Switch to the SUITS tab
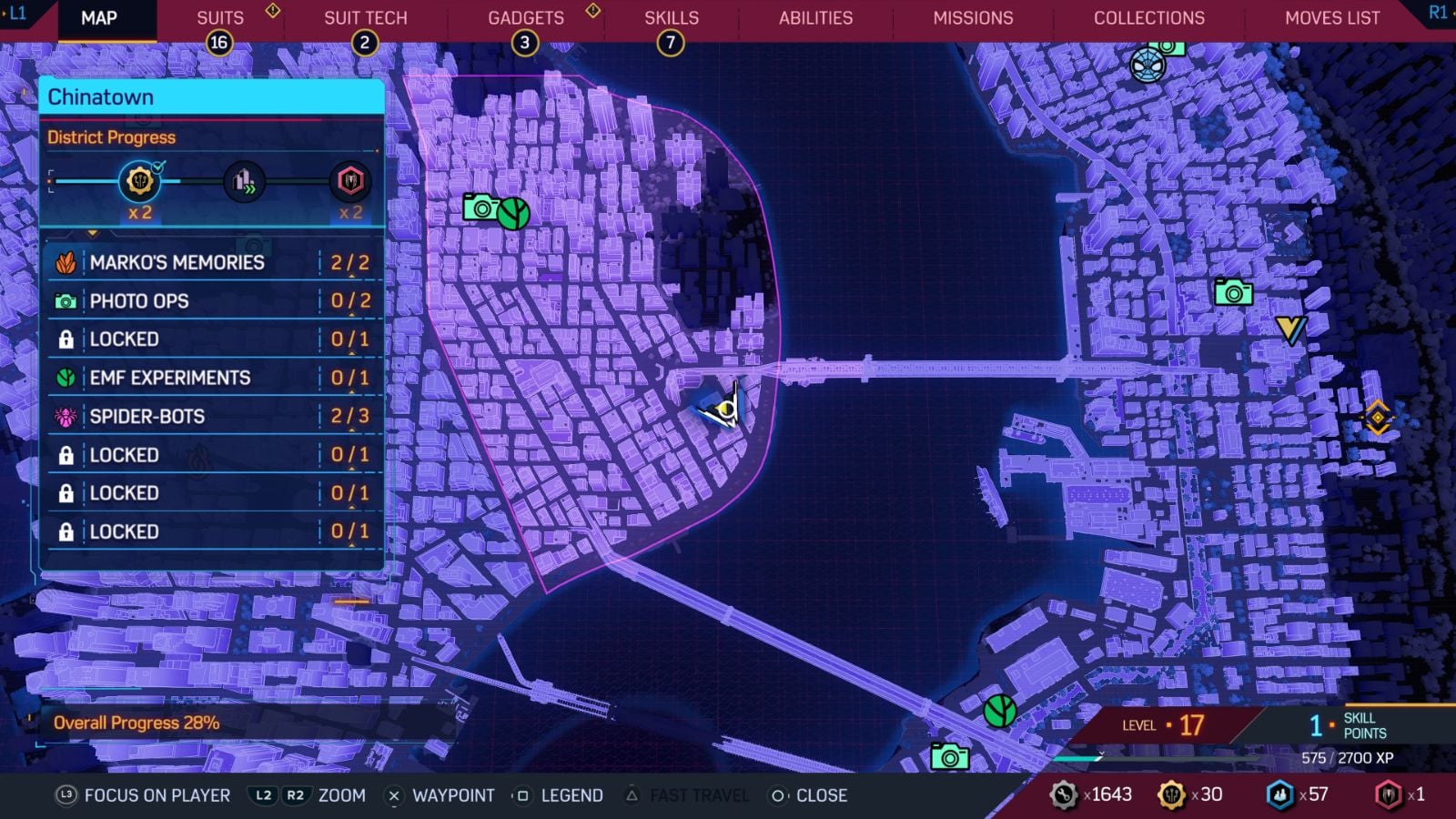The height and width of the screenshot is (819, 1456). point(218,17)
